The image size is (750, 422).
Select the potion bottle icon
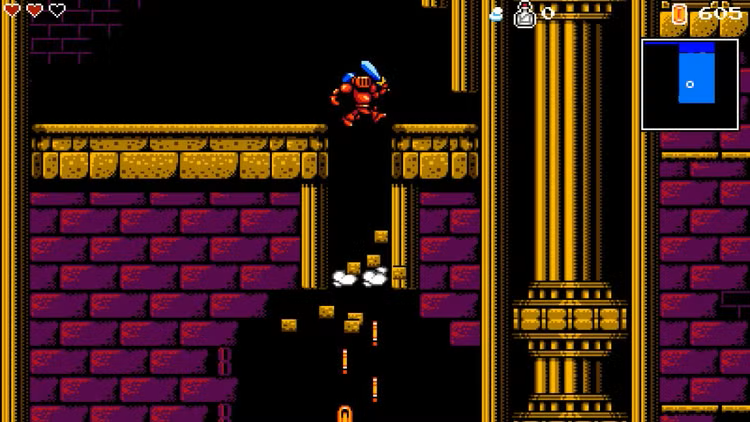click(525, 13)
